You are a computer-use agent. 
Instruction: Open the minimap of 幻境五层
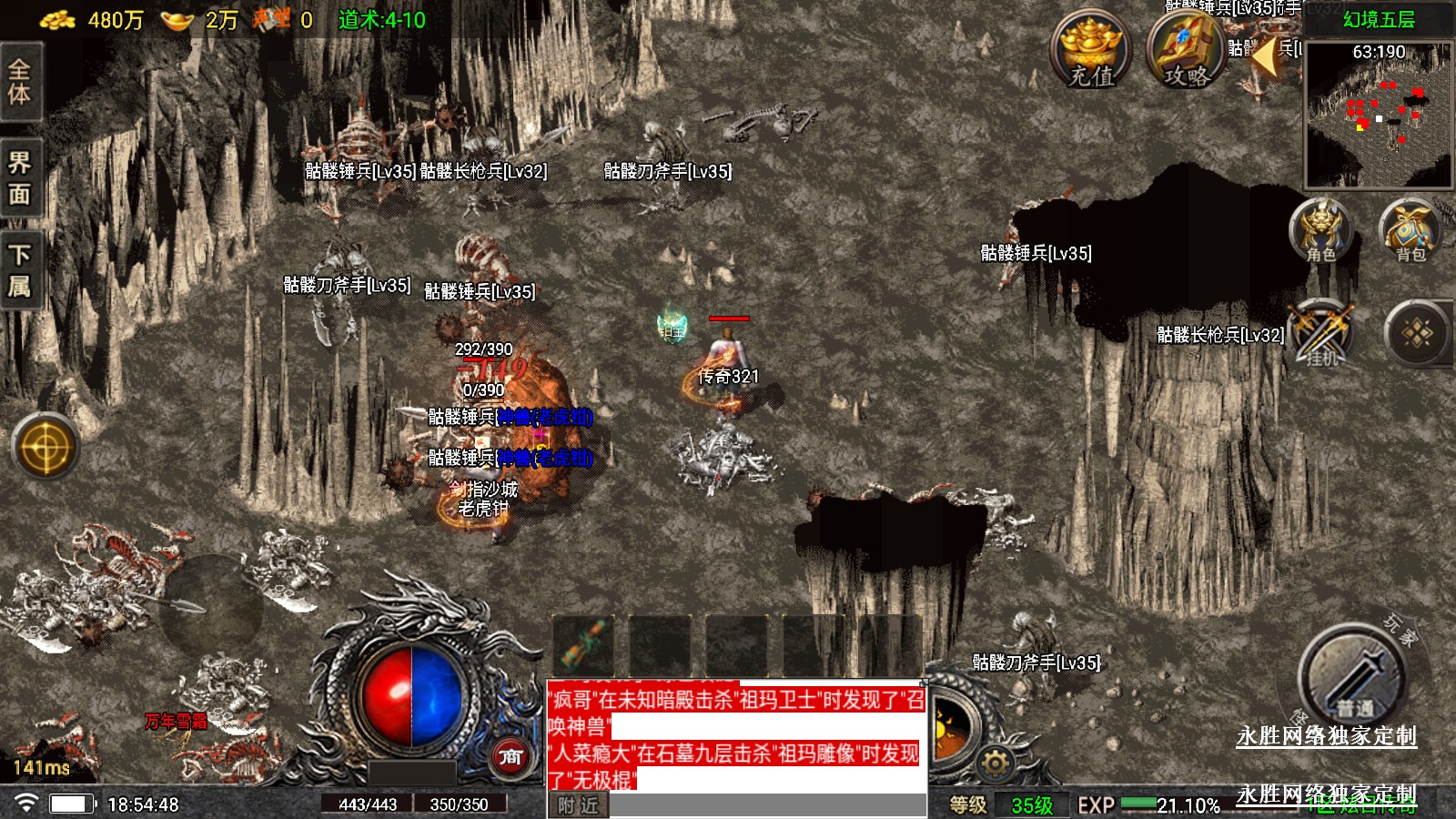point(1379,118)
